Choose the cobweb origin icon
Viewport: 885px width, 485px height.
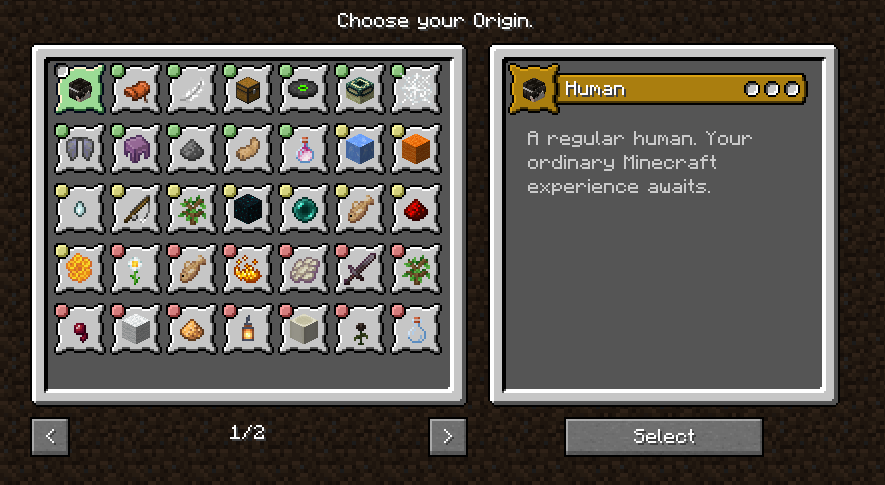tap(416, 92)
